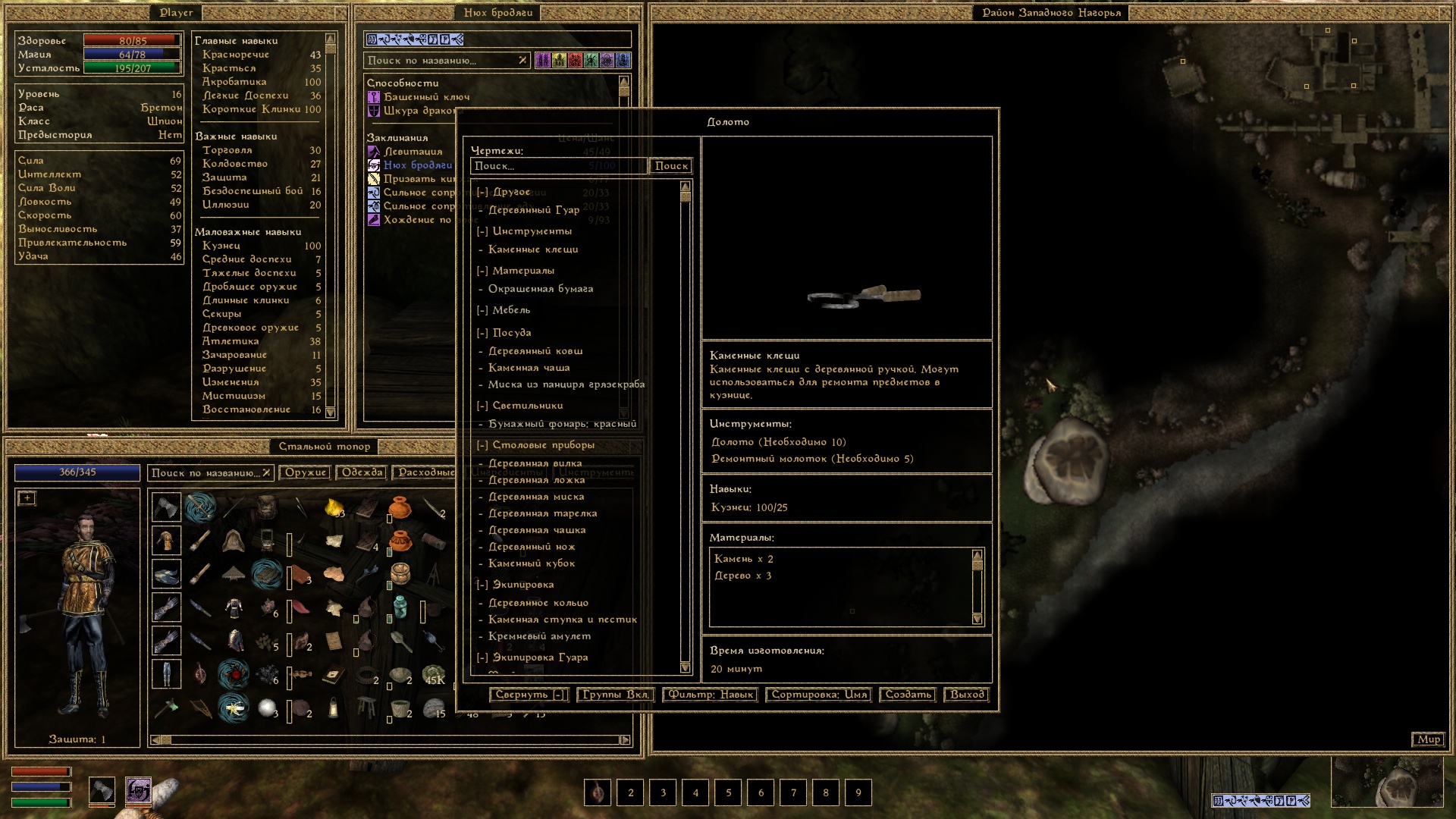The width and height of the screenshot is (1456, 819).
Task: Close crafting with the Выход button
Action: pos(967,695)
